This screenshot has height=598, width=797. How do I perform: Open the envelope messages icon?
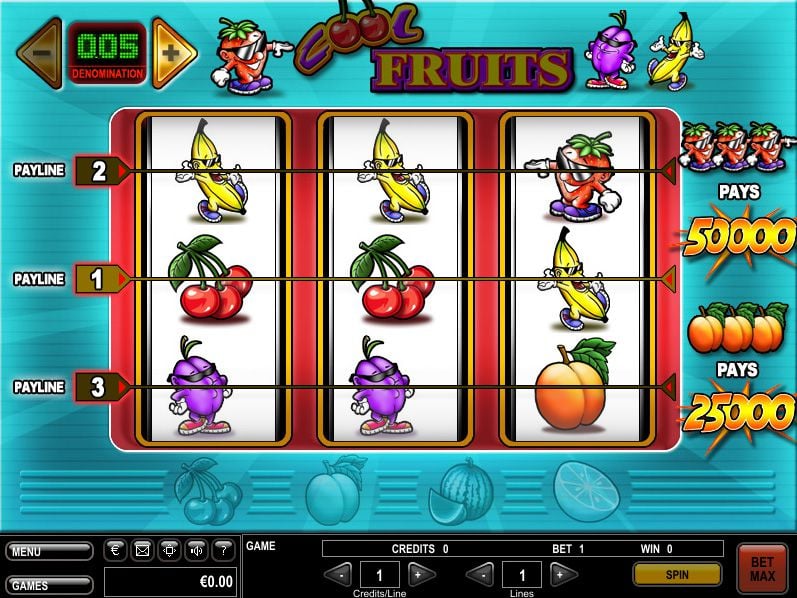(141, 549)
